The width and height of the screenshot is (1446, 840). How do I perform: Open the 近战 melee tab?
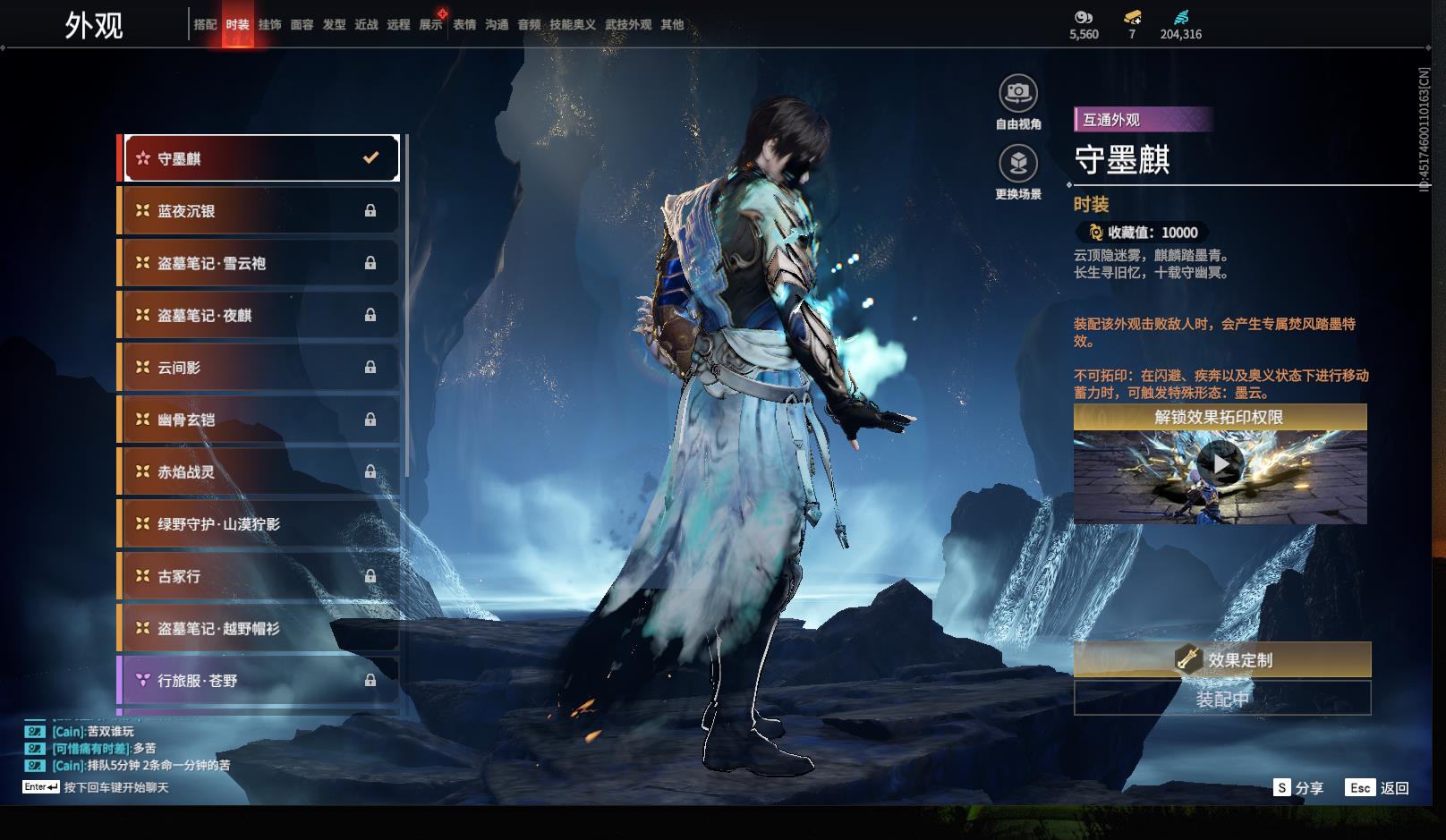366,25
